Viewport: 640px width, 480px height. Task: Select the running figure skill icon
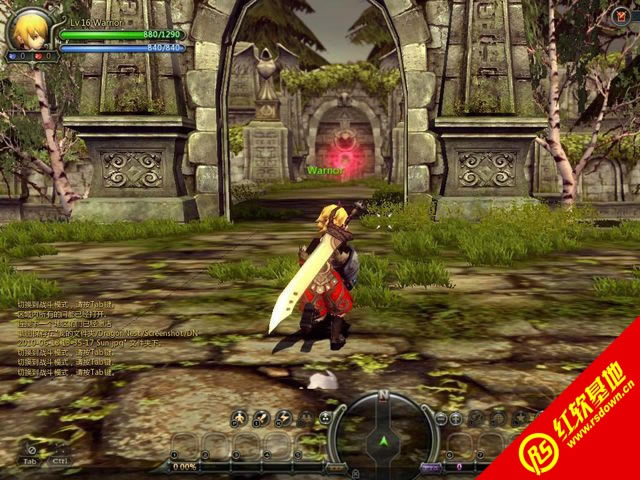(x=239, y=418)
